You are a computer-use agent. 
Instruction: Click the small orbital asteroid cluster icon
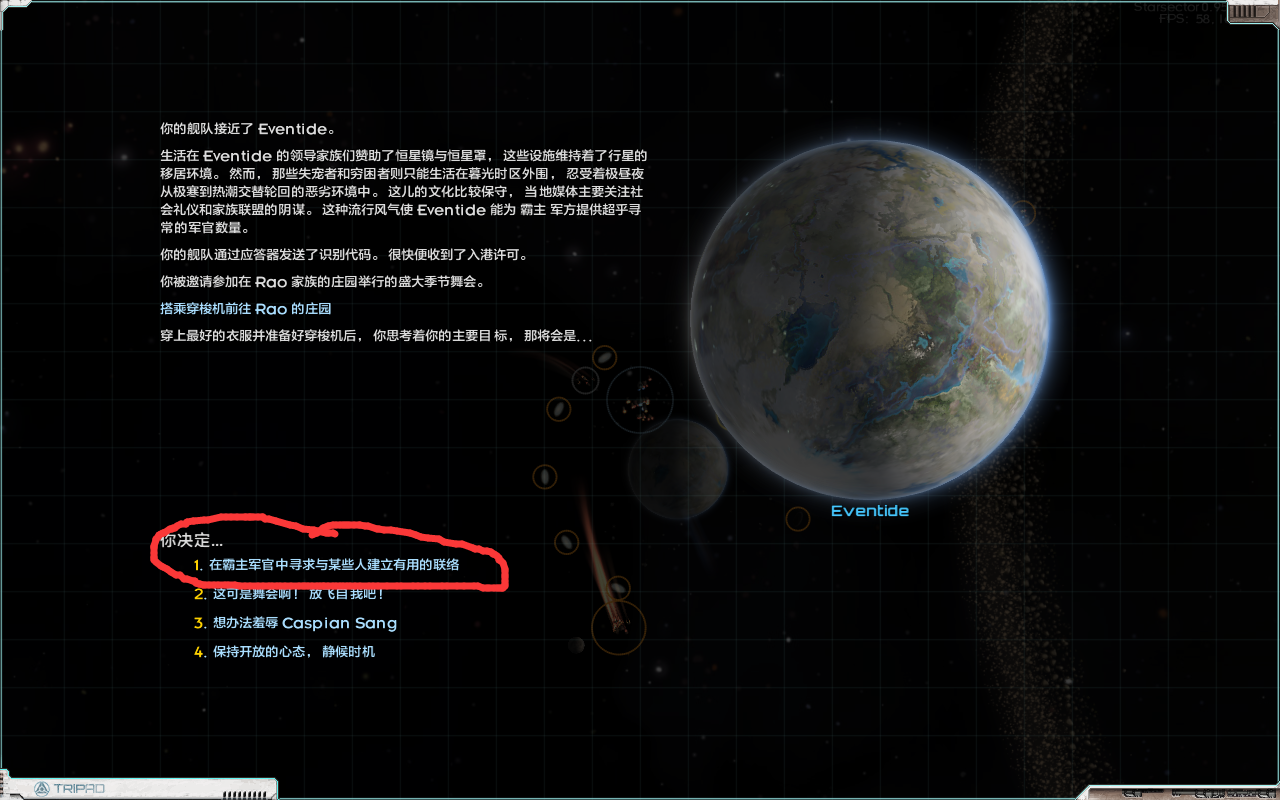(638, 400)
